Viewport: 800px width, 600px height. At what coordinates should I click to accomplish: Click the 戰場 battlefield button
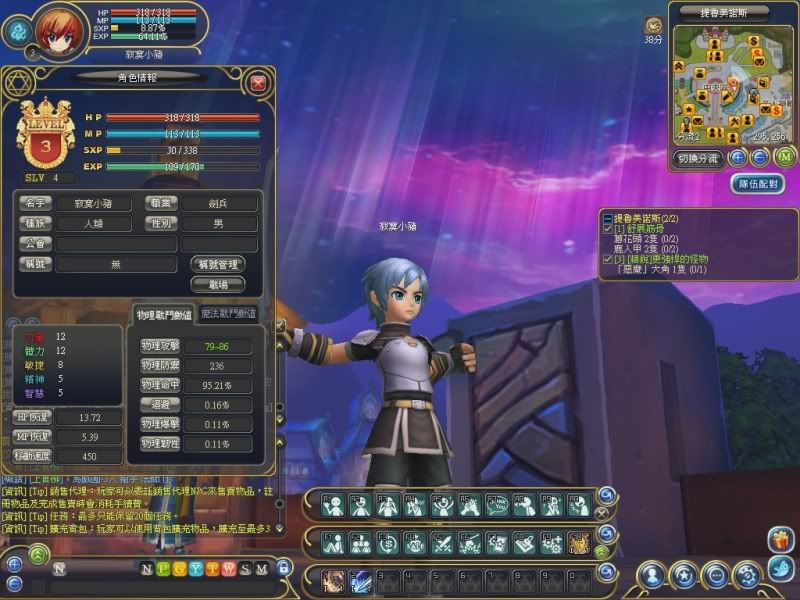point(217,284)
